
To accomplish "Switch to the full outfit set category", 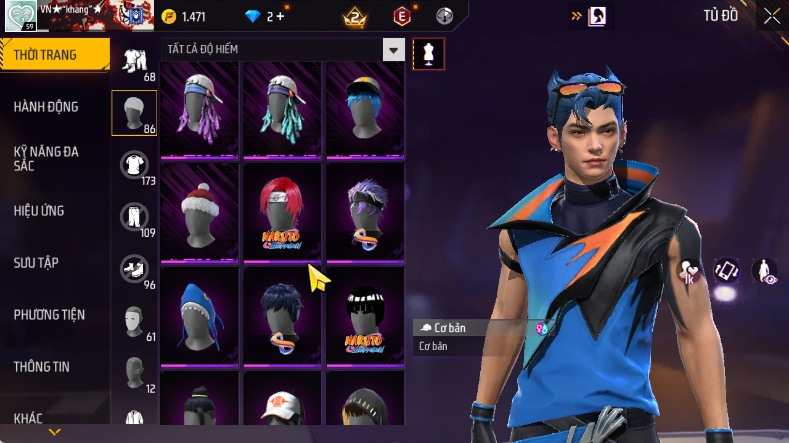I will click(x=134, y=62).
